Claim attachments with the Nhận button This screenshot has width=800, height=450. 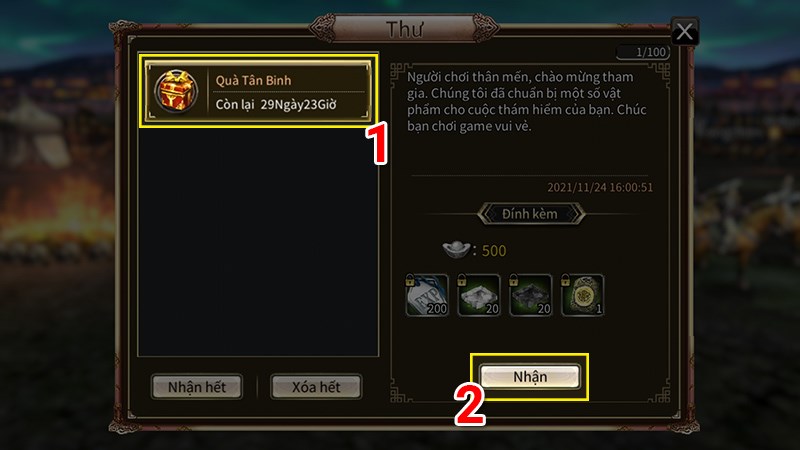(531, 376)
